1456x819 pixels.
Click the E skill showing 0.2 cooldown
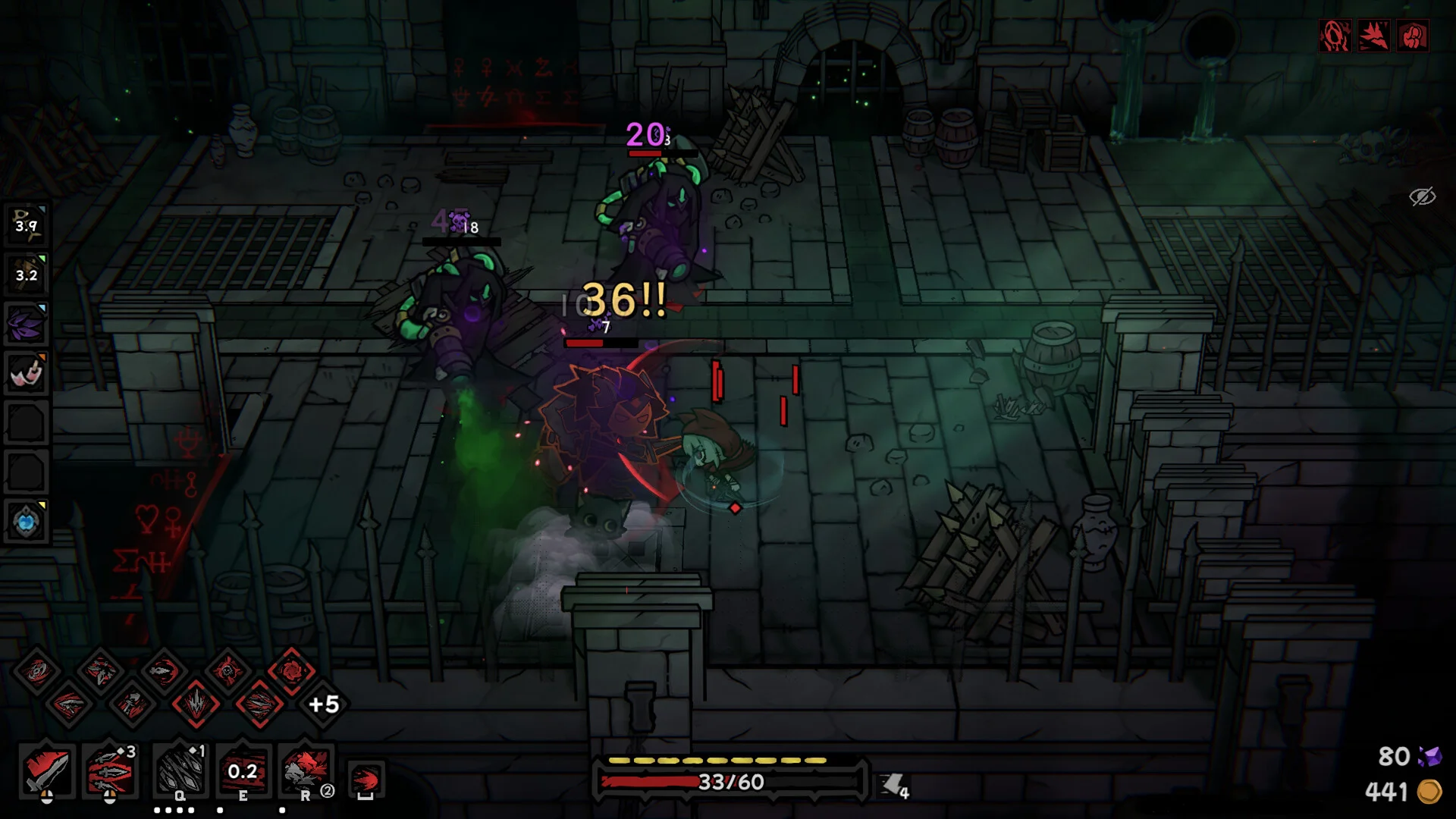click(x=243, y=771)
